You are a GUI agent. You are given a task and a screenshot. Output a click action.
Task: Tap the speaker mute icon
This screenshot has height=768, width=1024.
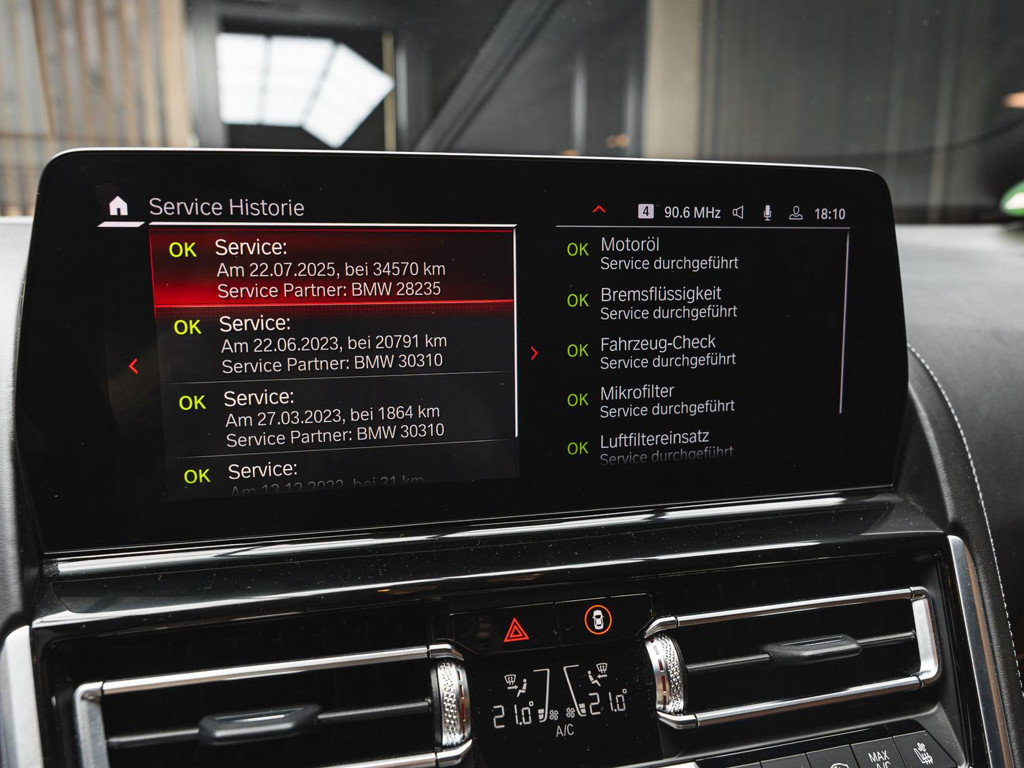click(x=738, y=212)
